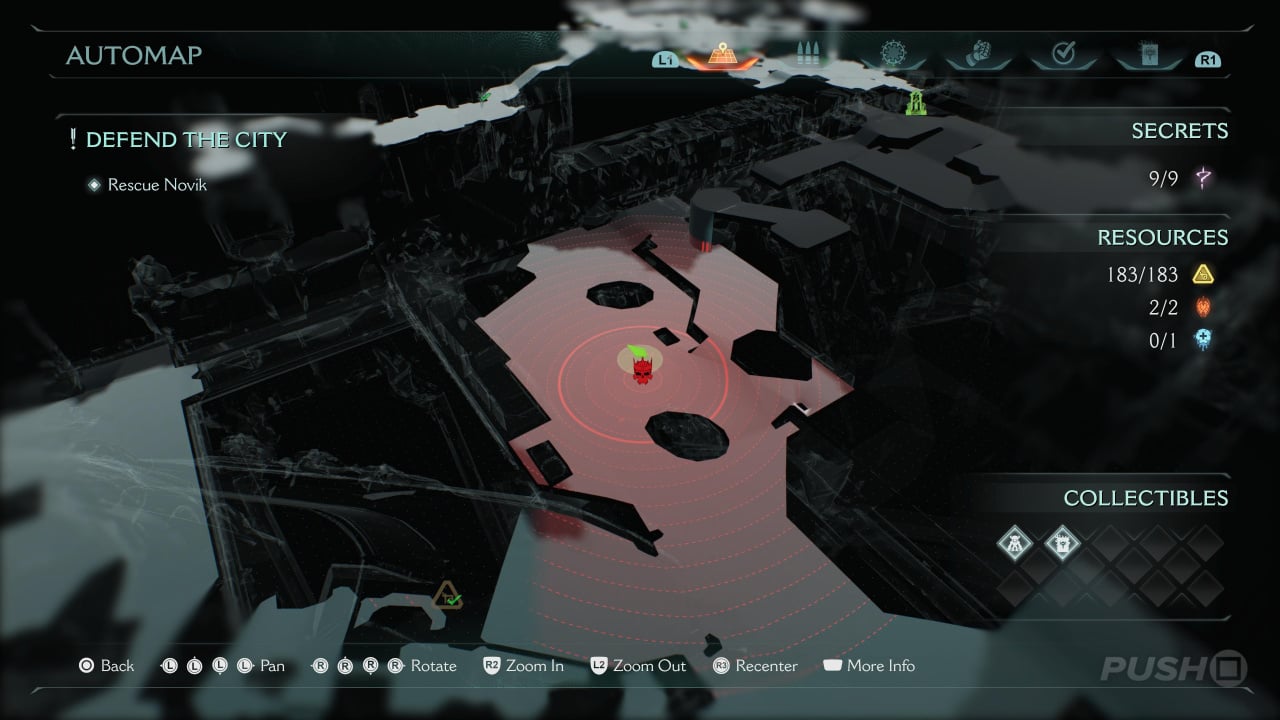This screenshot has height=720, width=1280.
Task: Switch to the armored fist tab
Action: (977, 55)
